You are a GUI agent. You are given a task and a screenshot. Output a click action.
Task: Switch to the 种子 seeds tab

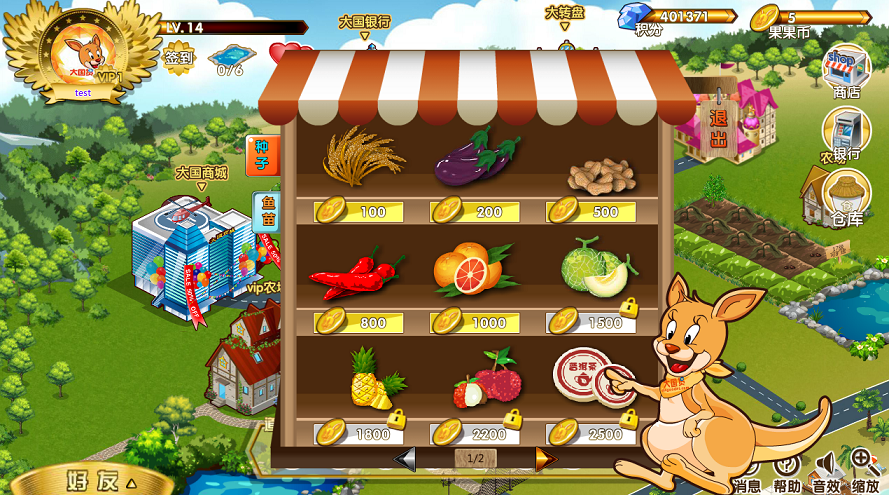[x=262, y=154]
